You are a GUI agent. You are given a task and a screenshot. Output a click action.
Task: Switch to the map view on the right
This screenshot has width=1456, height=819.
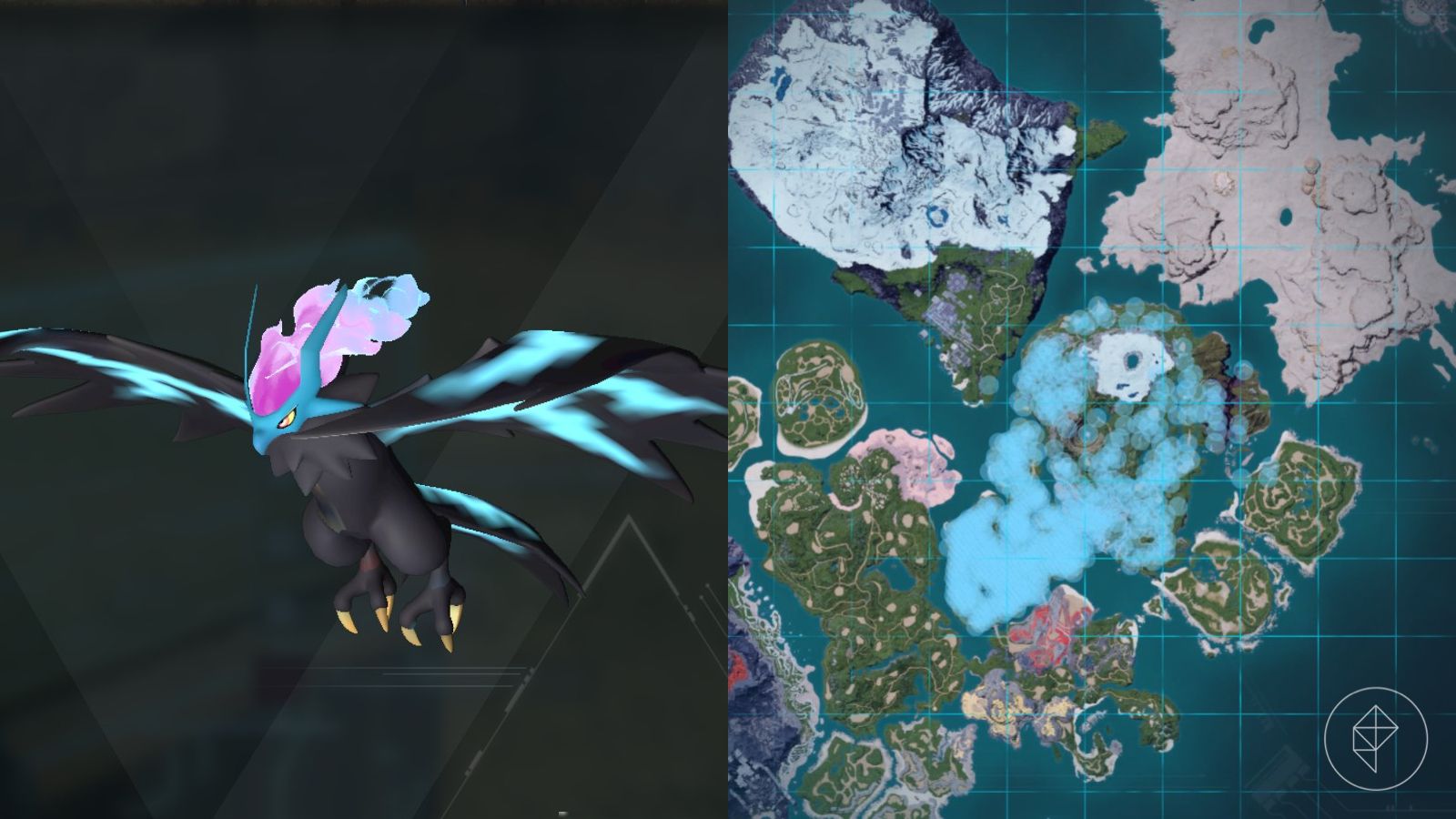[1092, 409]
